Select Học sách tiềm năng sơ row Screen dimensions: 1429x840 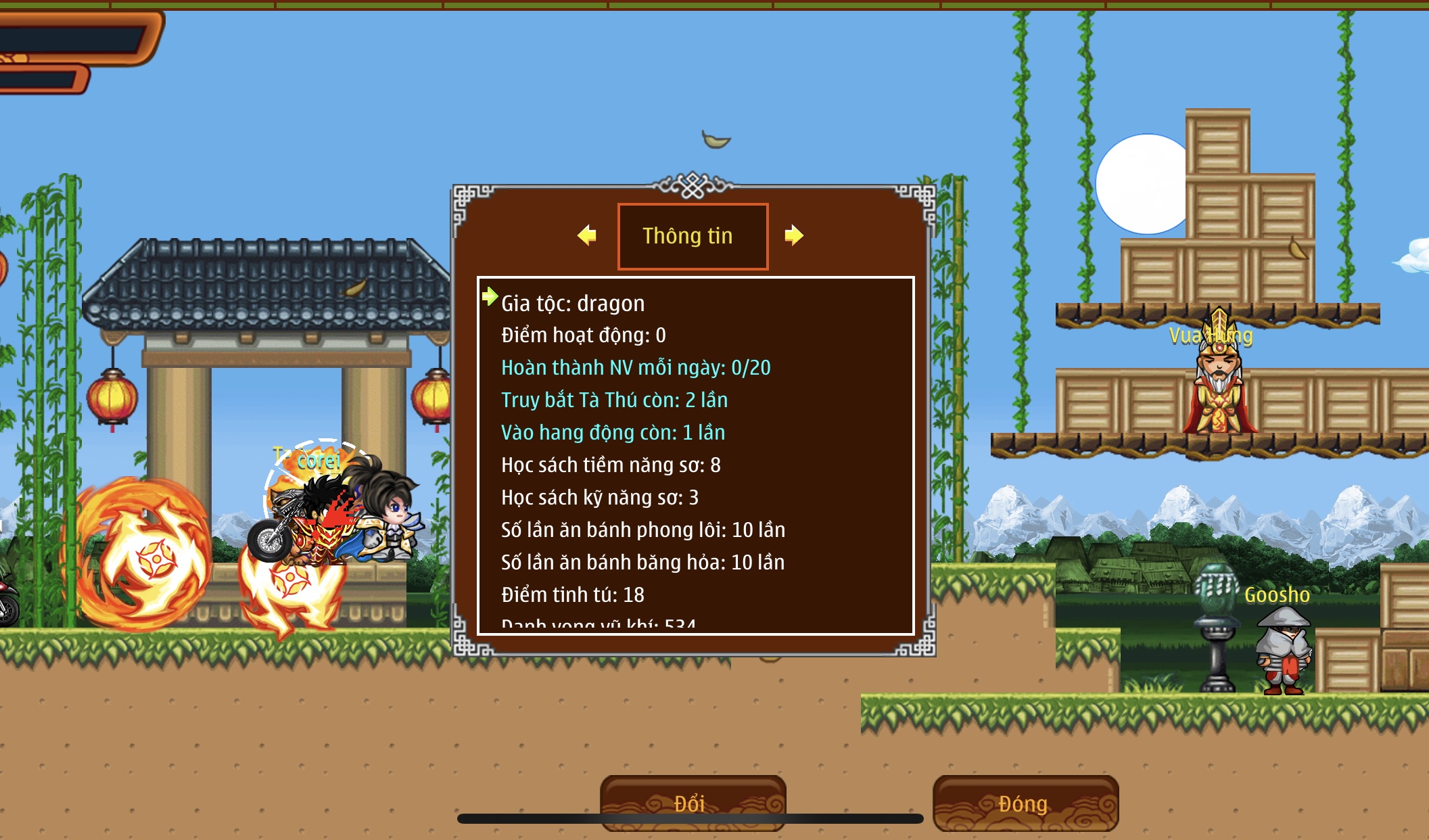click(611, 465)
